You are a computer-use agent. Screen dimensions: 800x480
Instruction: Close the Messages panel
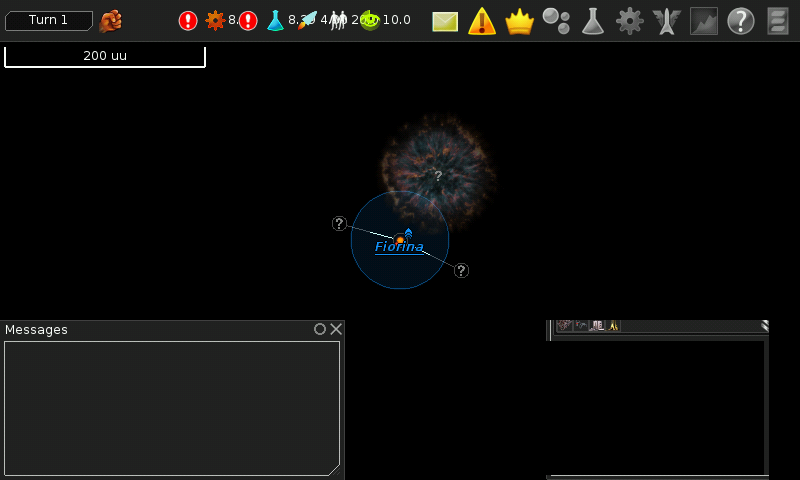pyautogui.click(x=336, y=329)
